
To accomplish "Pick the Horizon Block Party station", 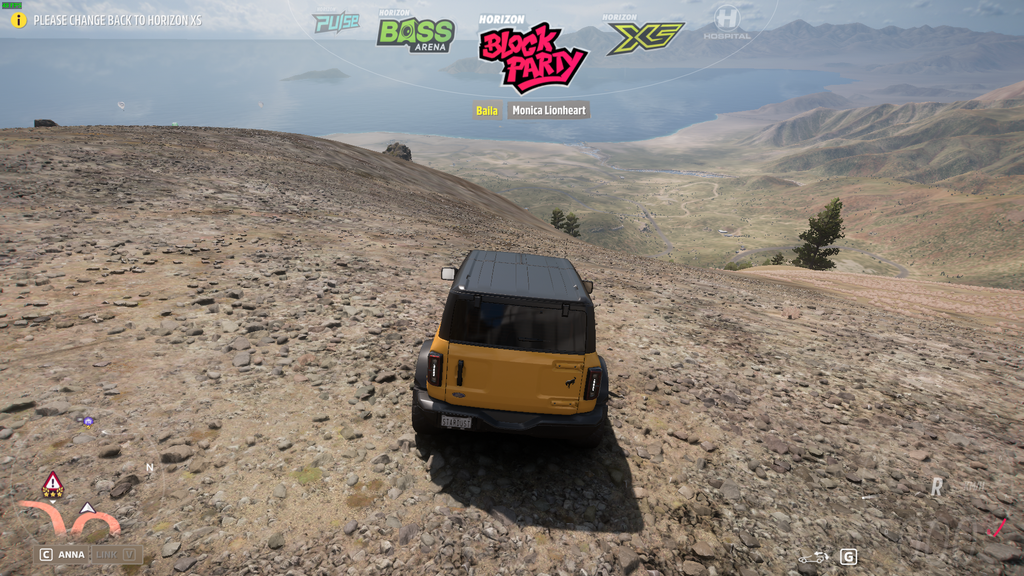I will (x=532, y=55).
